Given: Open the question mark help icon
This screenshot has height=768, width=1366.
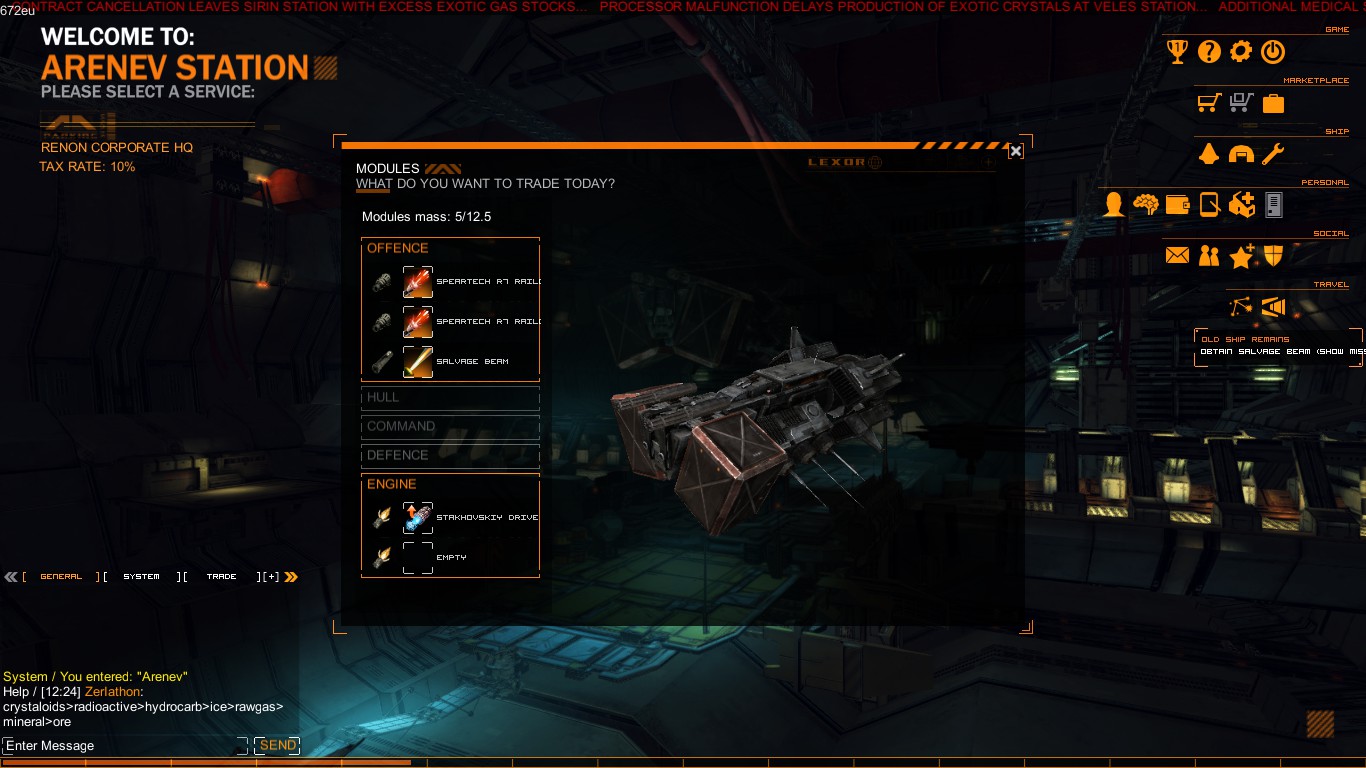Looking at the screenshot, I should (1209, 52).
